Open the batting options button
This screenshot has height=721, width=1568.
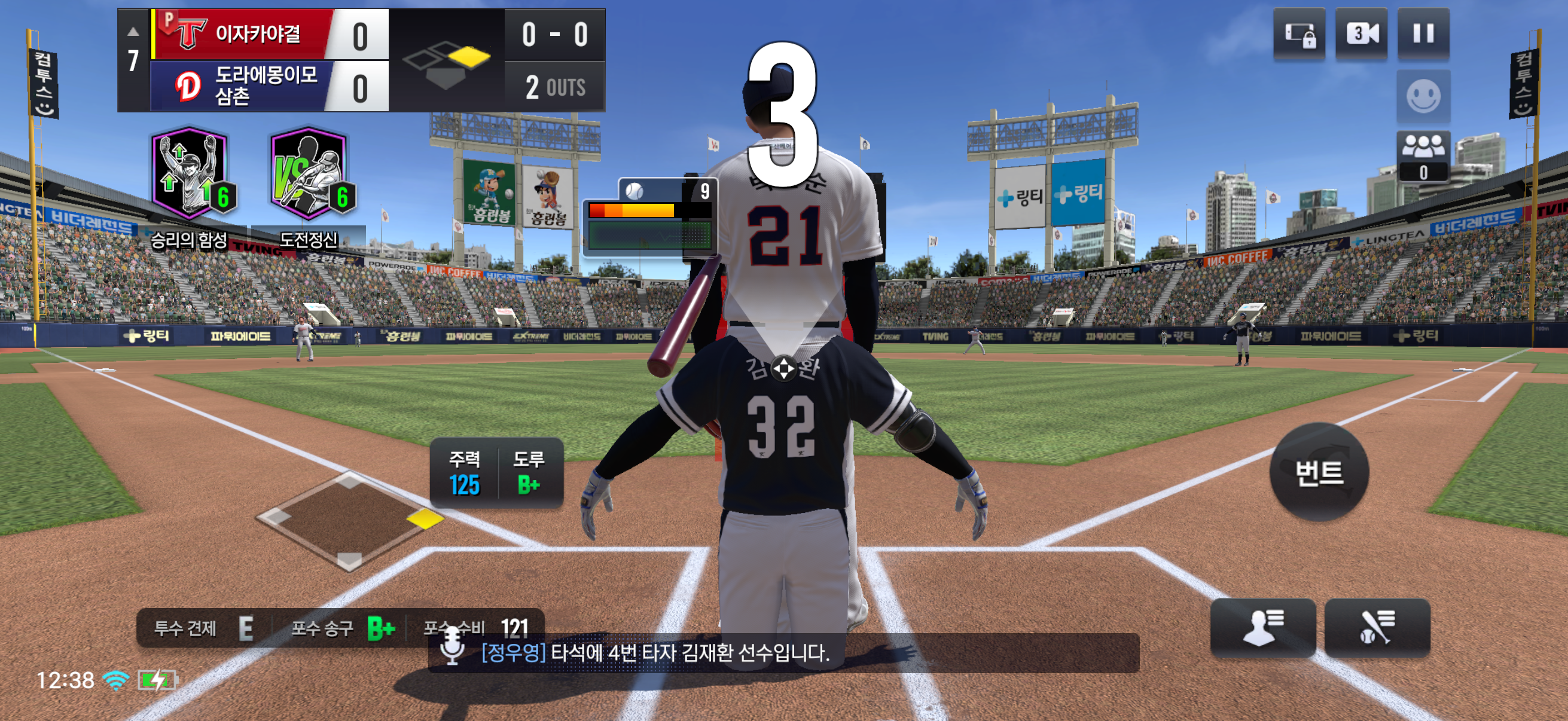pos(1376,627)
